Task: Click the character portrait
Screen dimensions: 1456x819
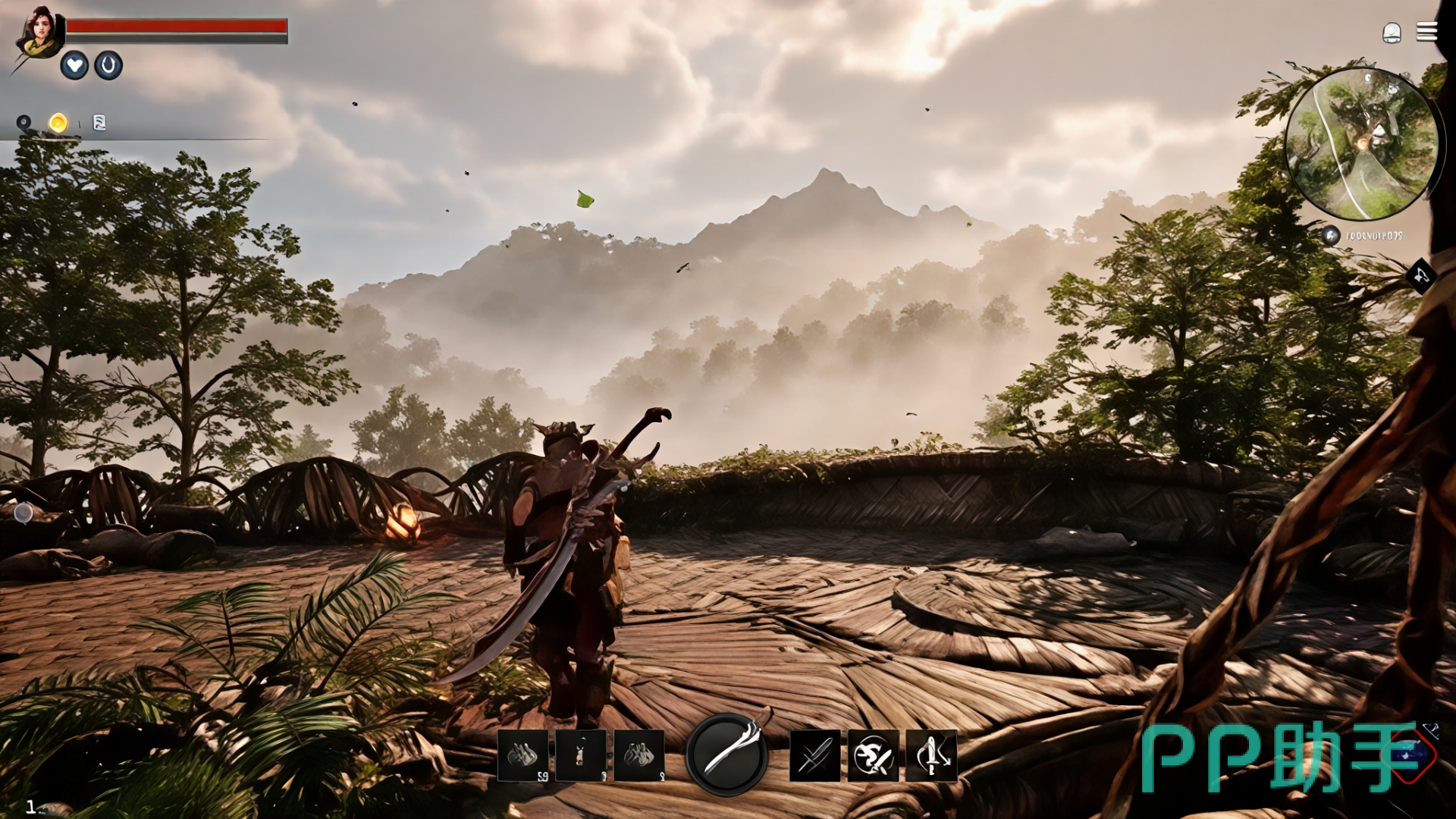Action: point(39,33)
